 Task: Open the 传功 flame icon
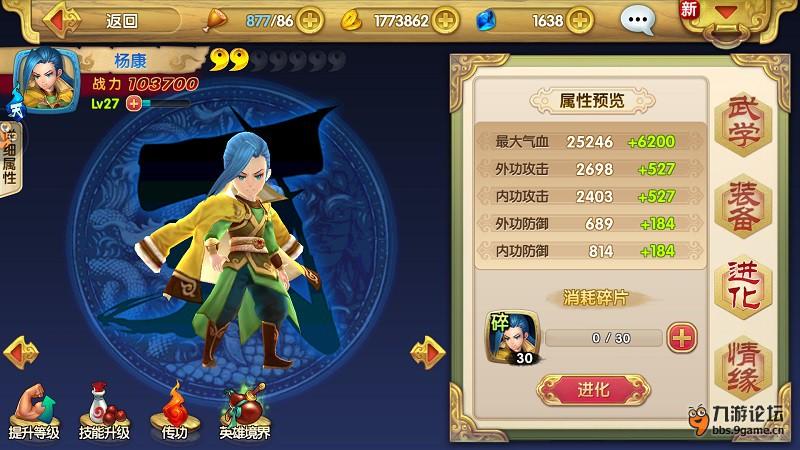(175, 410)
